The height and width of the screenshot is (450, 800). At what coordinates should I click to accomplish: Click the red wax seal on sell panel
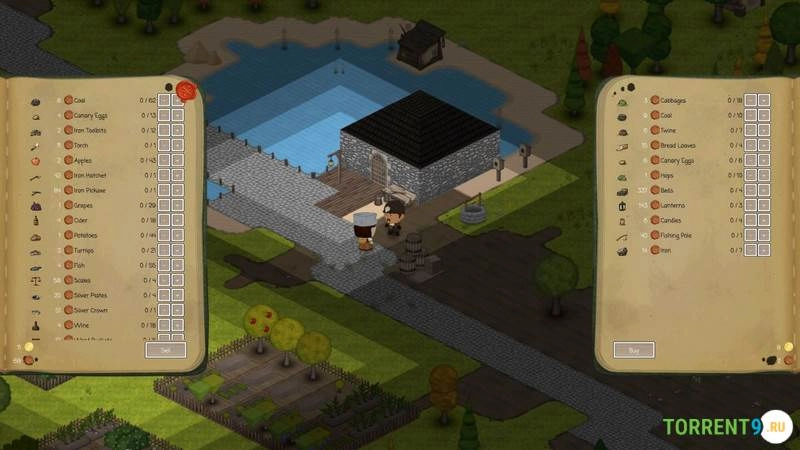[184, 90]
